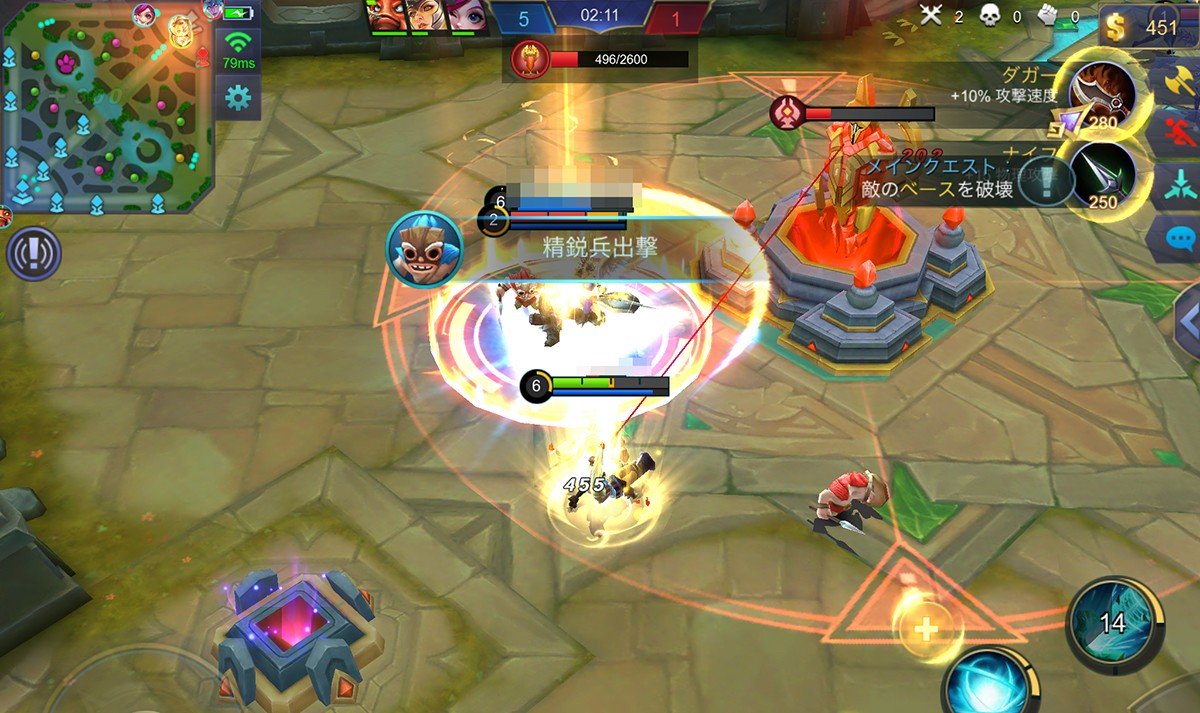Select the red-faced ally hero portrait
Image resolution: width=1200 pixels, height=713 pixels.
[x=389, y=17]
